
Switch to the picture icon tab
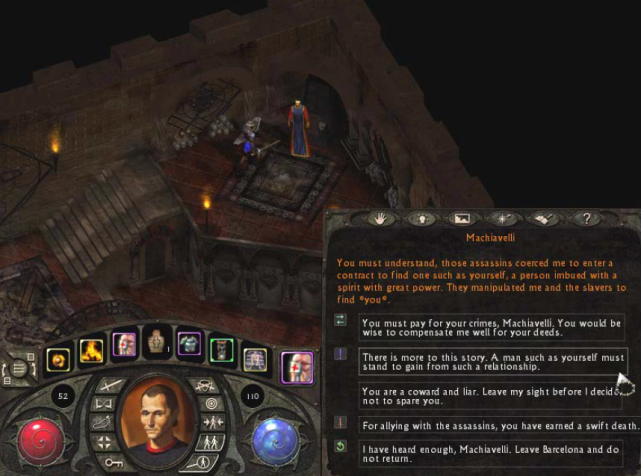pos(462,217)
